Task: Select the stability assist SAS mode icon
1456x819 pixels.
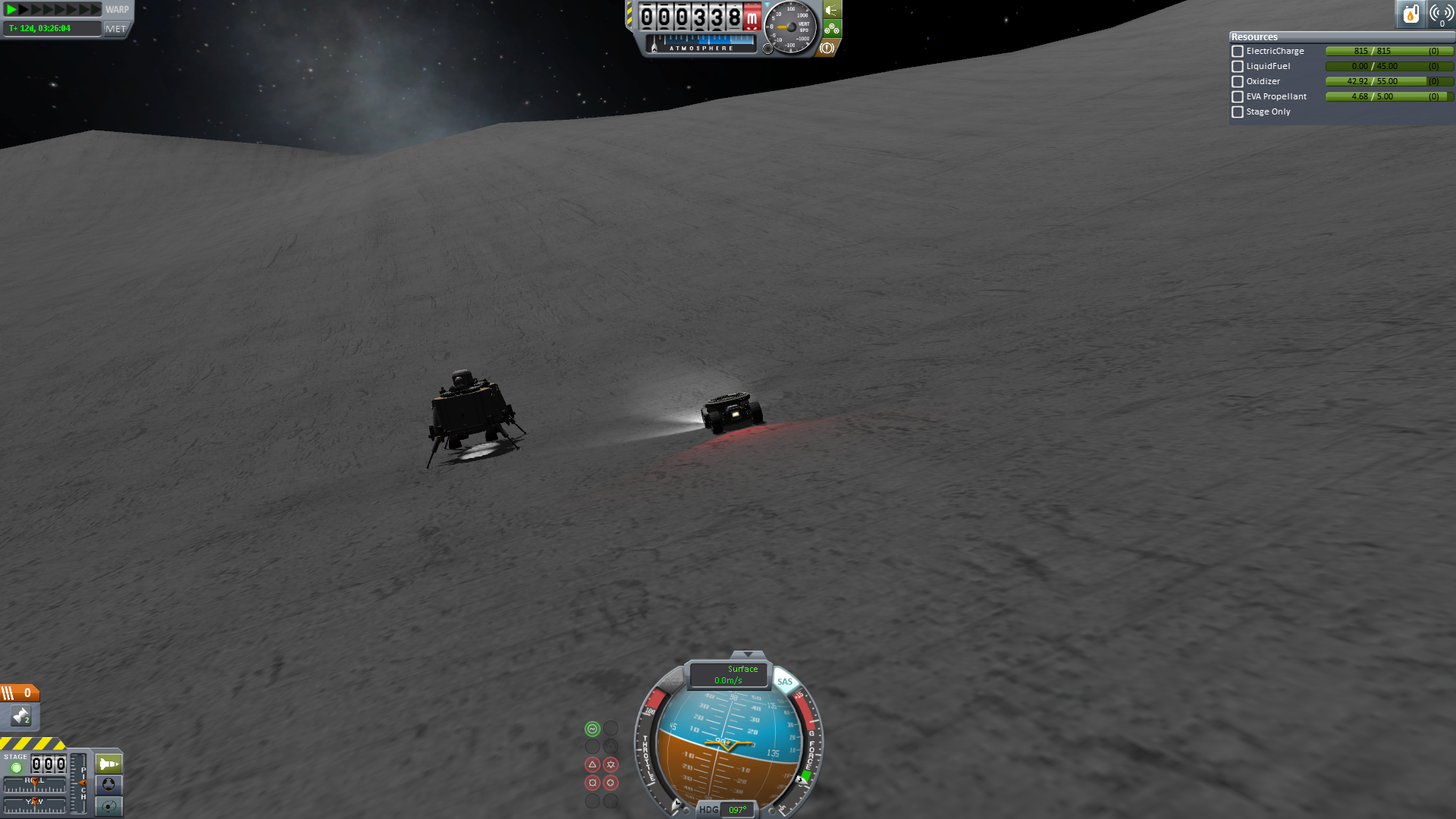Action: [x=592, y=729]
